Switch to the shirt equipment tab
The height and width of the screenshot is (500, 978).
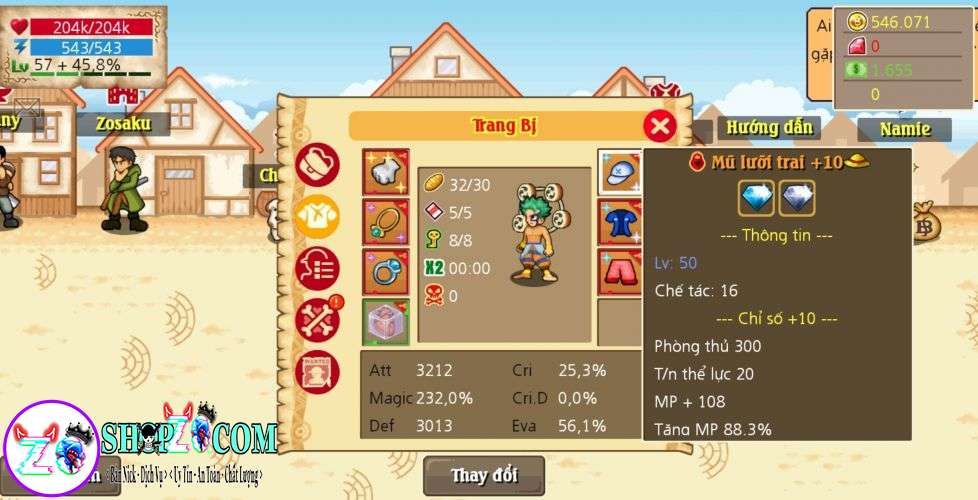318,215
